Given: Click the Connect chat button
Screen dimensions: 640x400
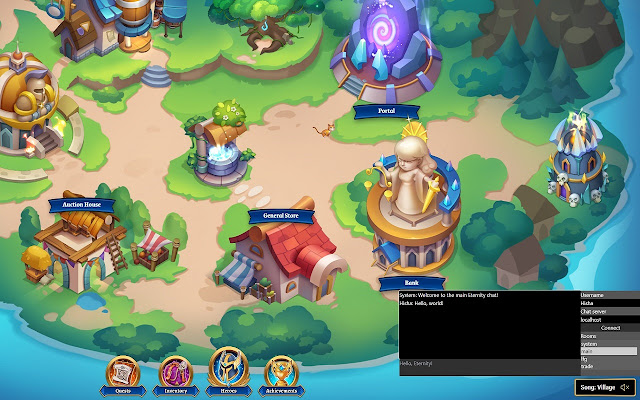Looking at the screenshot, I should click(x=609, y=328).
